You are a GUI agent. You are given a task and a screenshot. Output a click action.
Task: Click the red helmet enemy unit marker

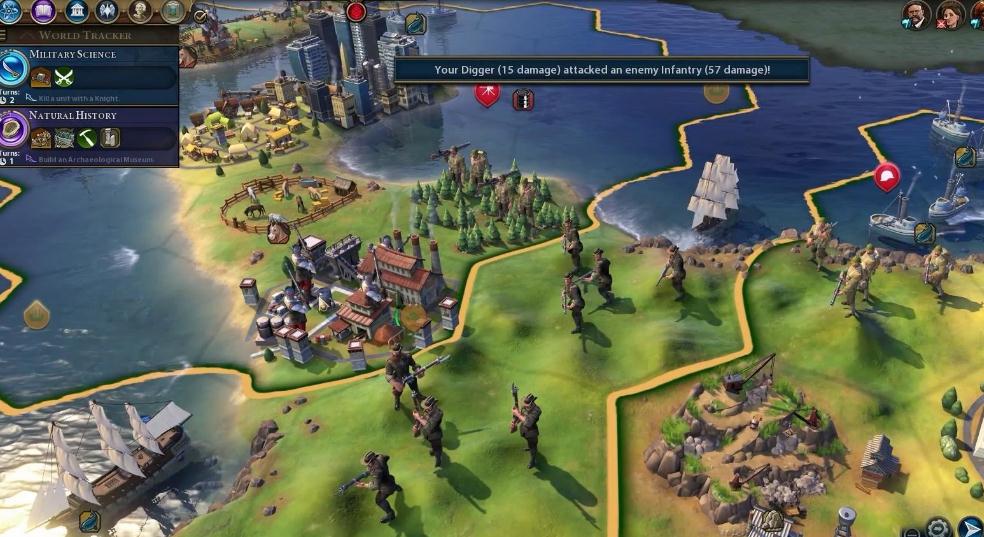click(885, 177)
